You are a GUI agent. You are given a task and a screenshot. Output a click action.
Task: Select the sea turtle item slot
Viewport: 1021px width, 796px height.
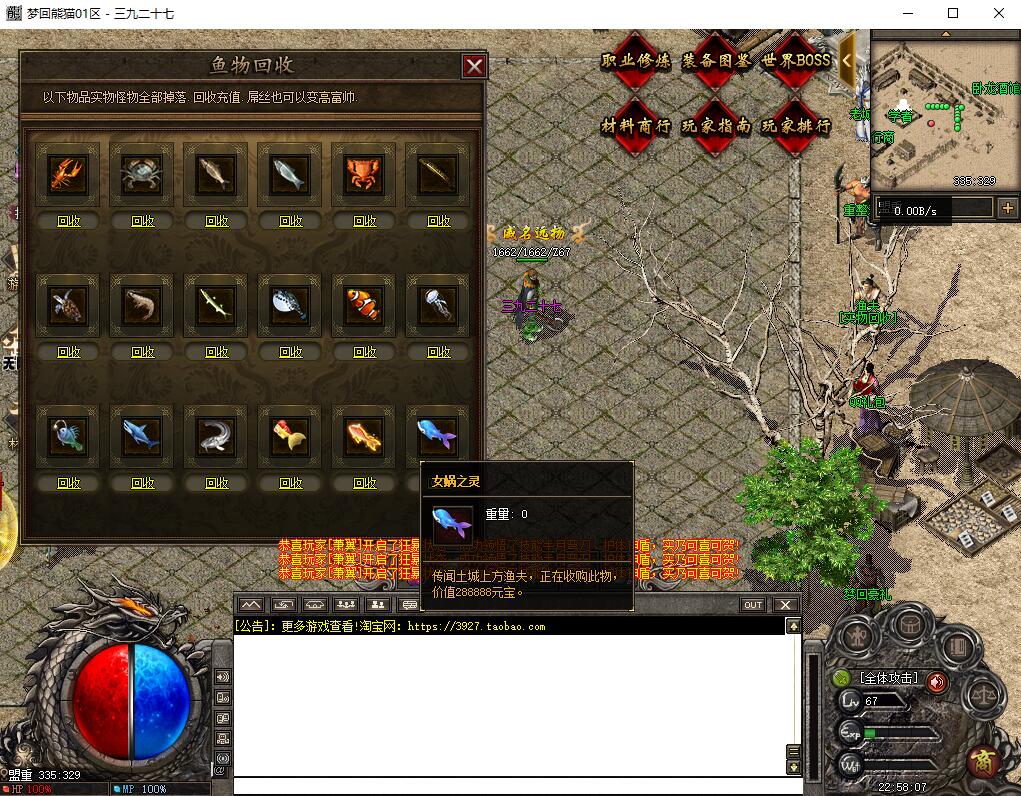68,305
